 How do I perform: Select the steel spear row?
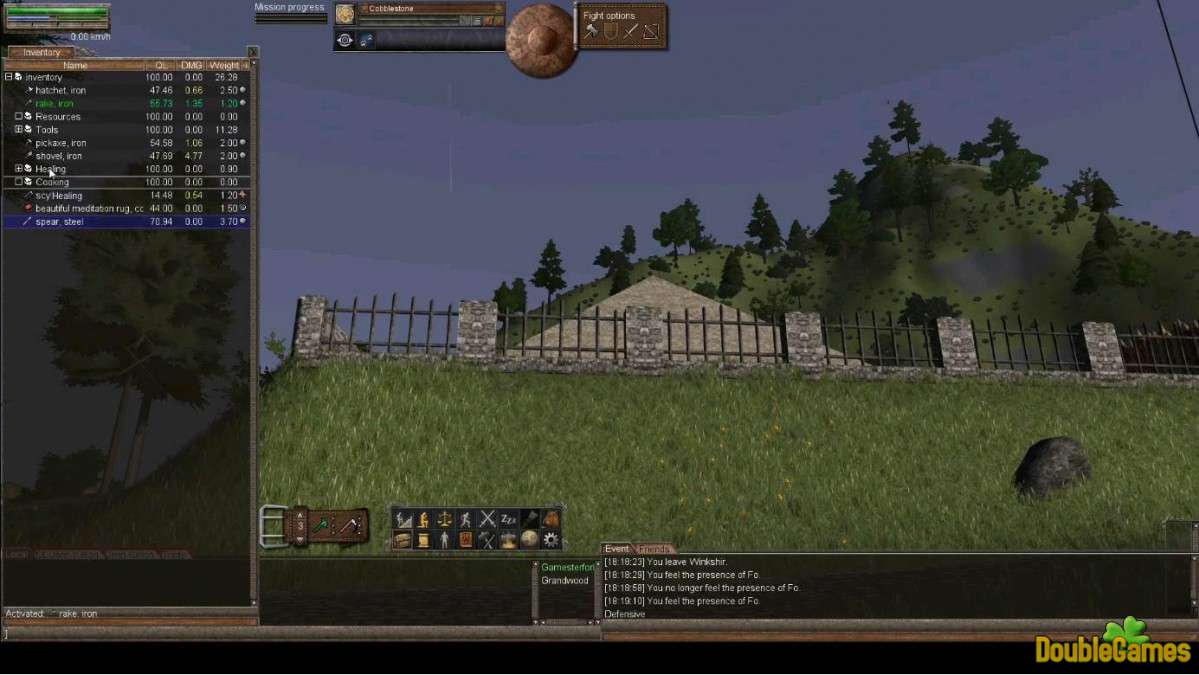(59, 222)
